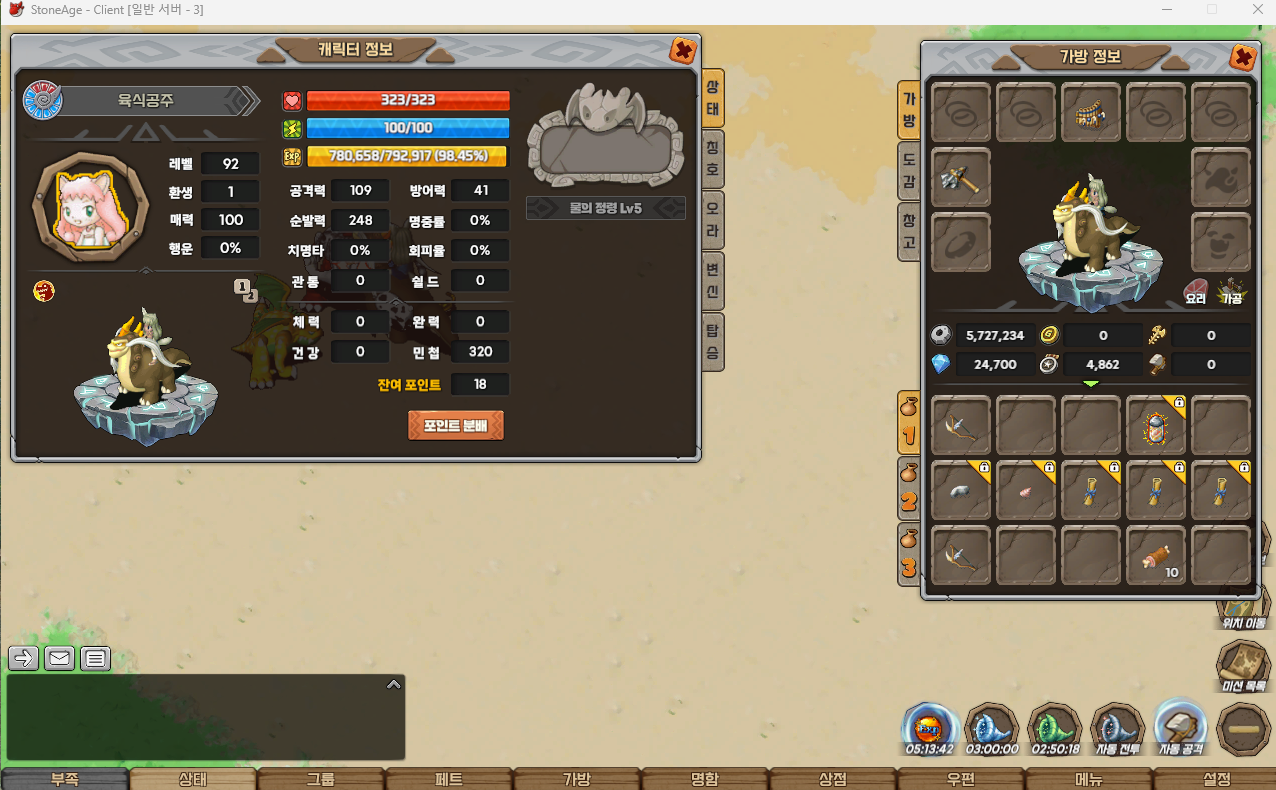The image size is (1276, 790).
Task: Open the 창고 storage tab
Action: (x=908, y=233)
